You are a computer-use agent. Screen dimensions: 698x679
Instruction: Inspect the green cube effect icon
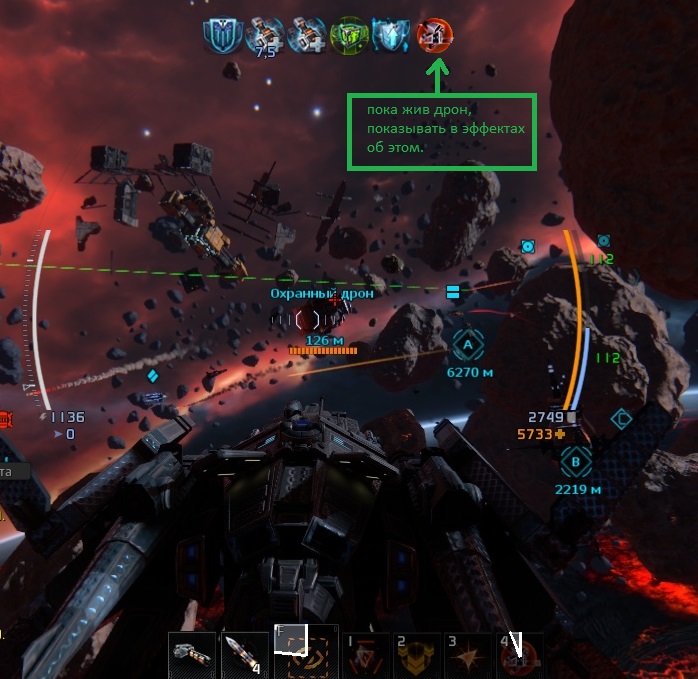pyautogui.click(x=350, y=35)
